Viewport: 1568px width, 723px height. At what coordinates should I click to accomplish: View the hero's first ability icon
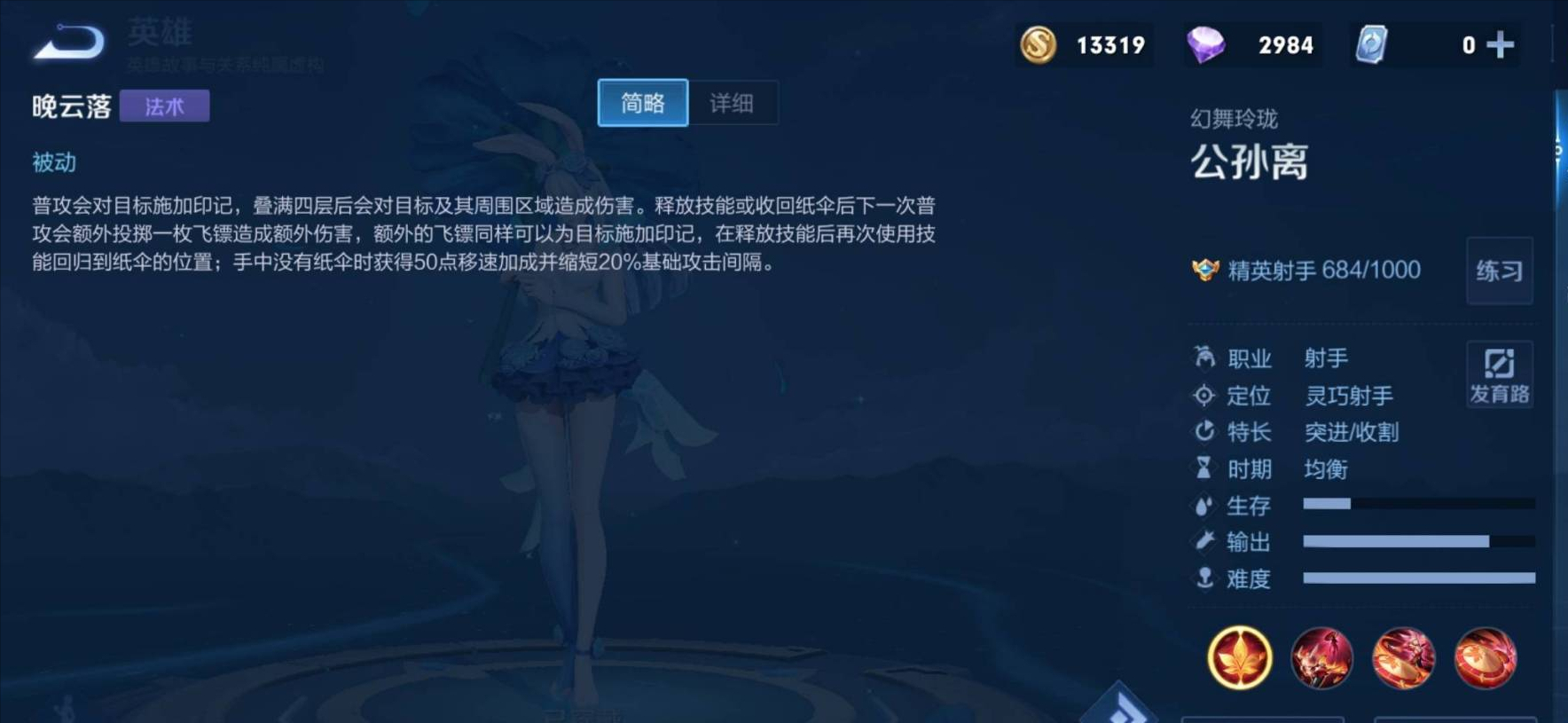click(1321, 657)
